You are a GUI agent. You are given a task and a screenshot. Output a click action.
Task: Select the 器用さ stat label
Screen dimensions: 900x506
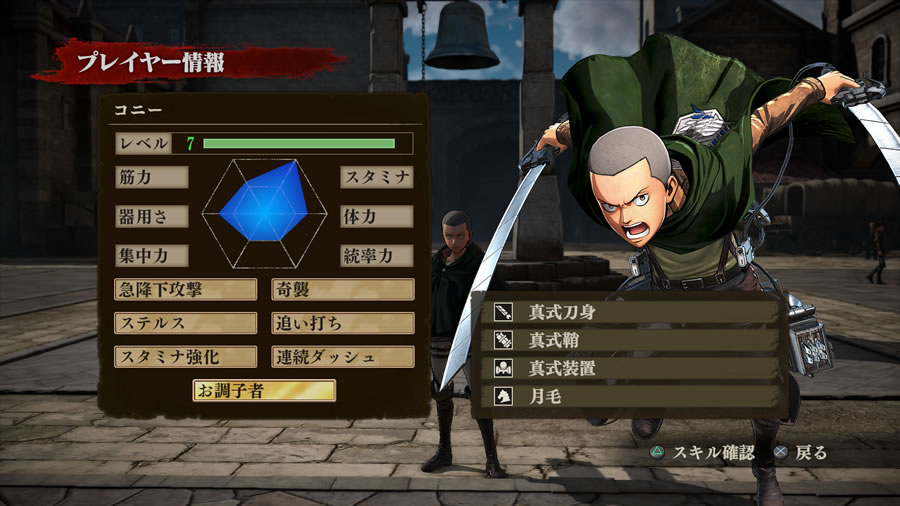coord(151,216)
